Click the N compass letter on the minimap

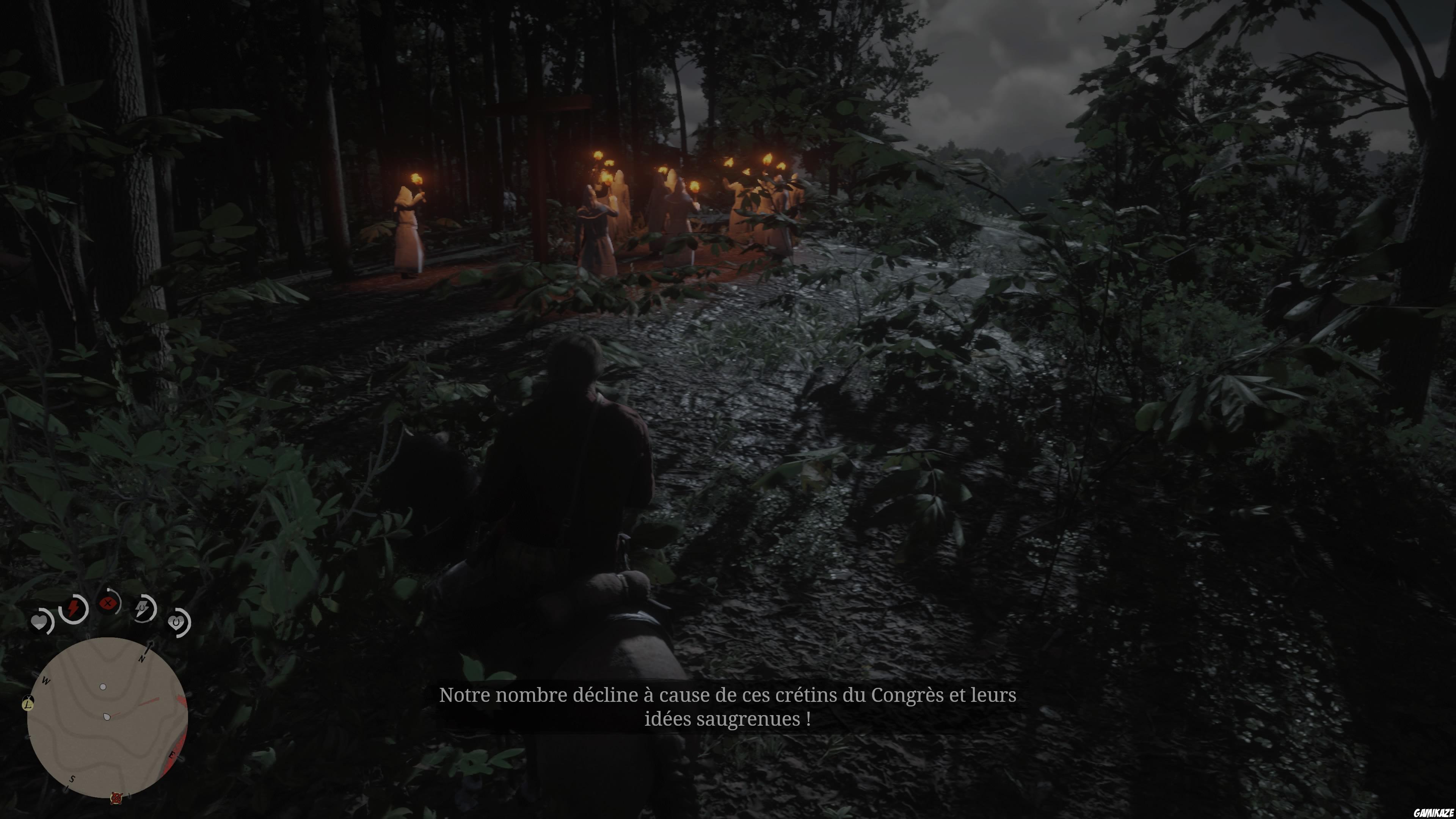[x=143, y=660]
